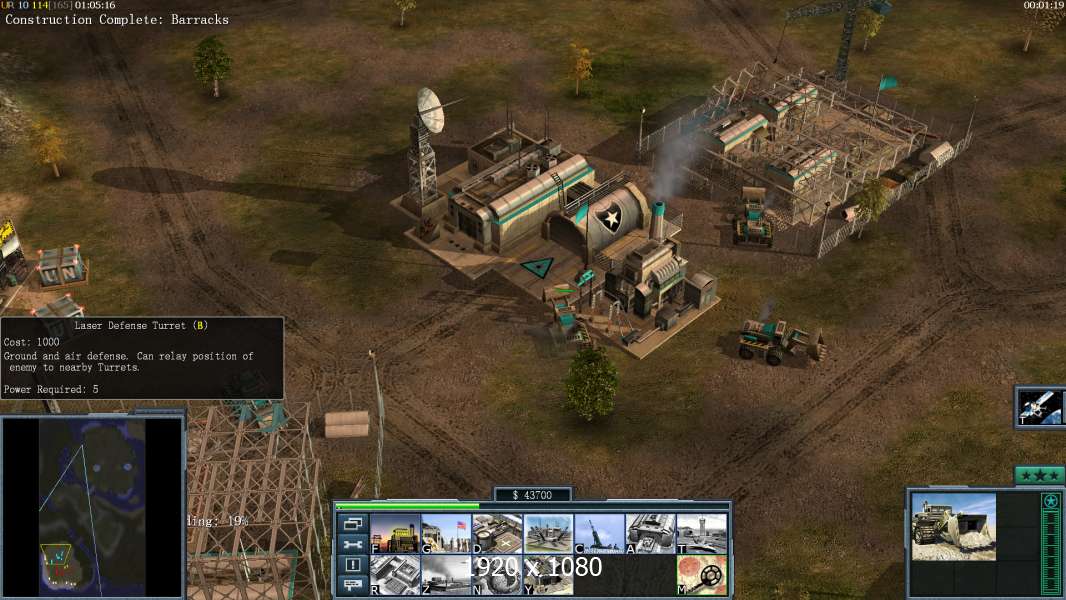Select the Laser Defense Turret build icon
The width and height of the screenshot is (1066, 600).
click(x=548, y=533)
